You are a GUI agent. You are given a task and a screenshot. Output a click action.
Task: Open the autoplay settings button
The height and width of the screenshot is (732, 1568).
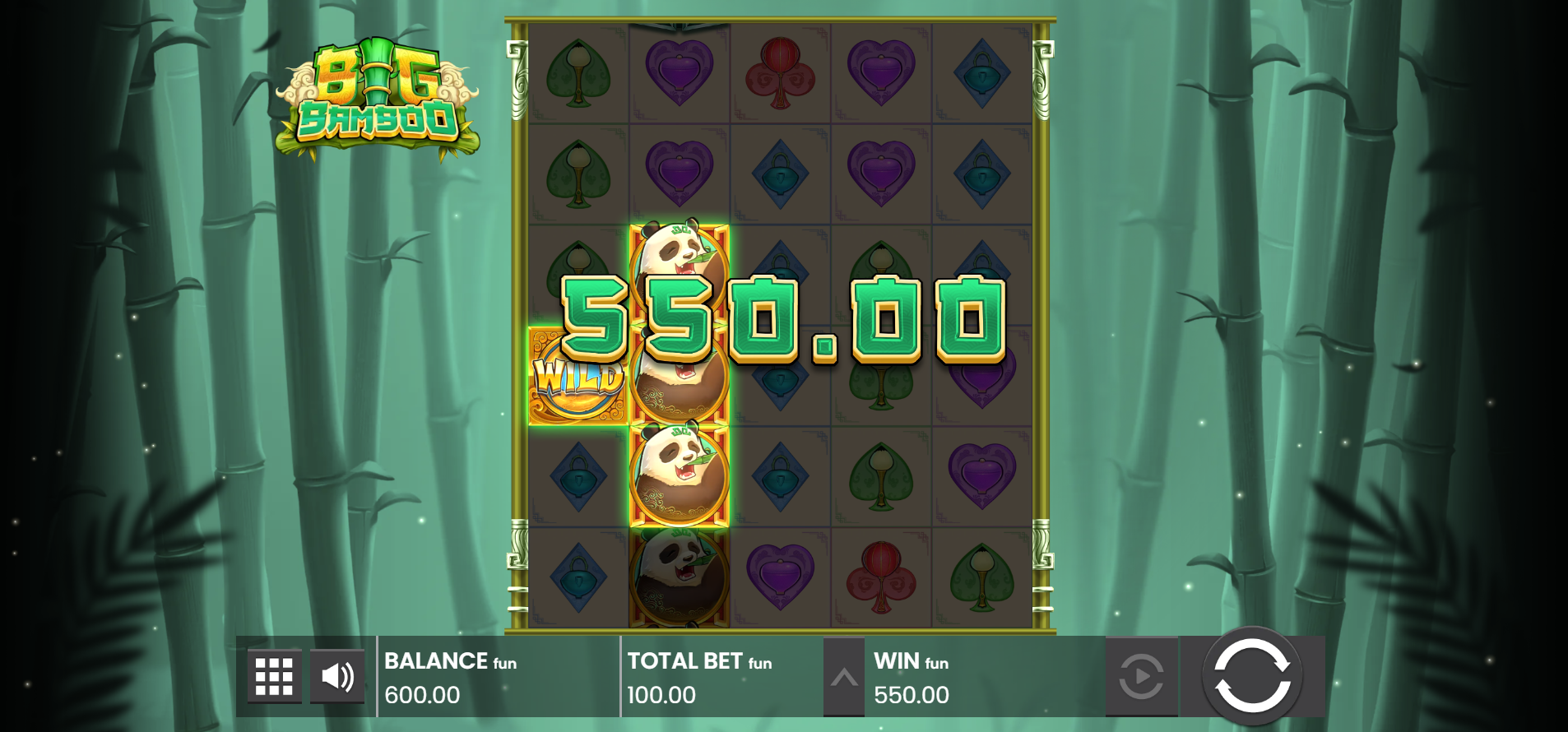[1141, 677]
